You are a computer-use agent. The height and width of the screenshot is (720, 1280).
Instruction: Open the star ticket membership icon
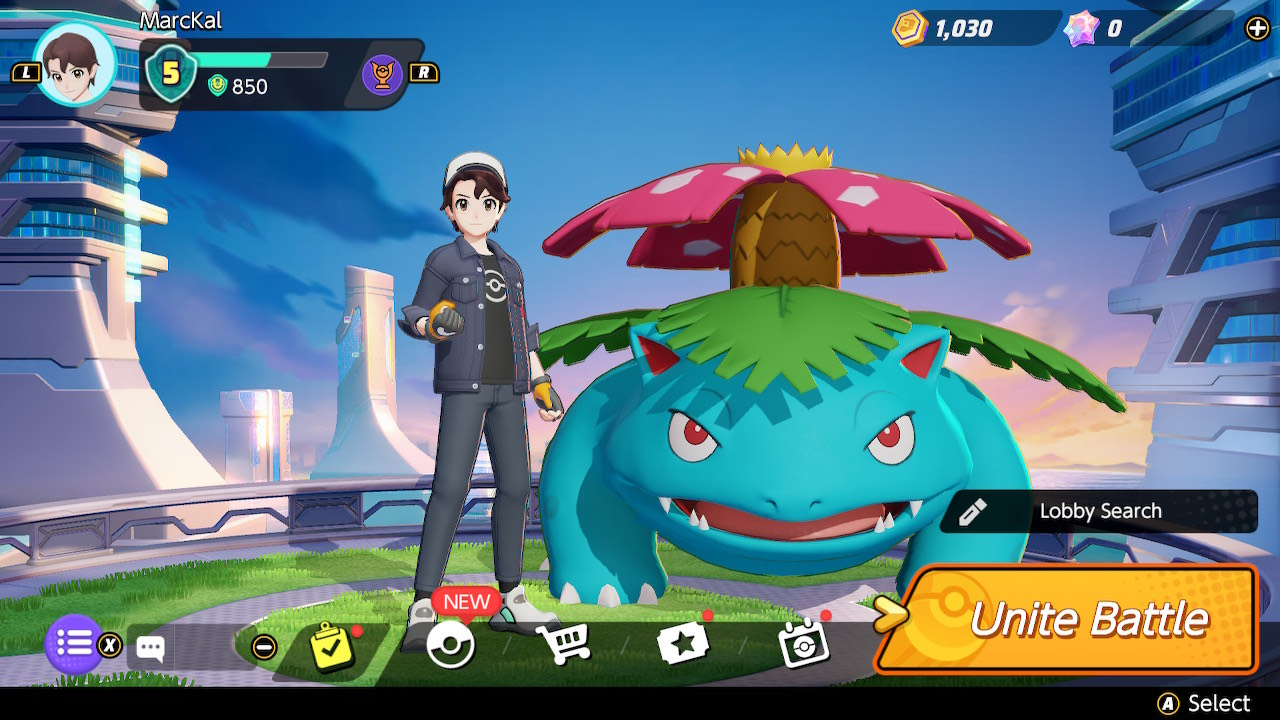pyautogui.click(x=684, y=644)
